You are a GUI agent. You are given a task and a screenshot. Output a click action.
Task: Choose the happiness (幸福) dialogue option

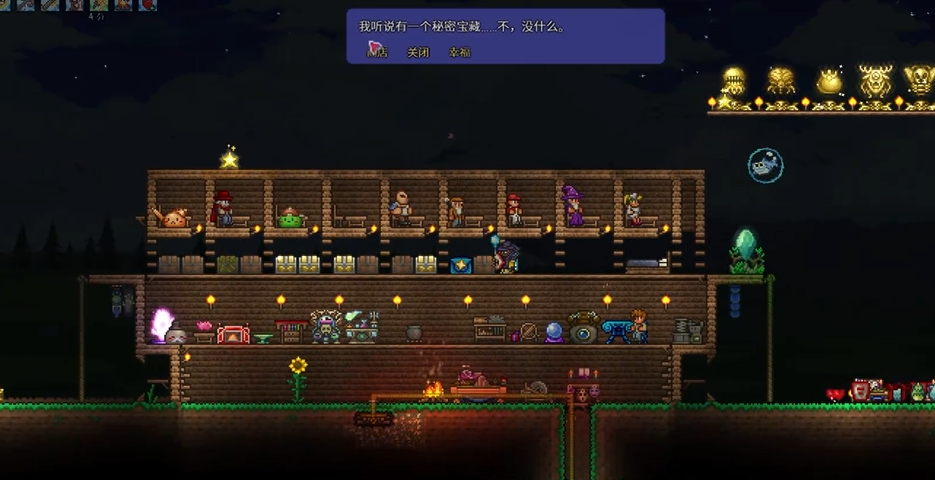click(459, 52)
